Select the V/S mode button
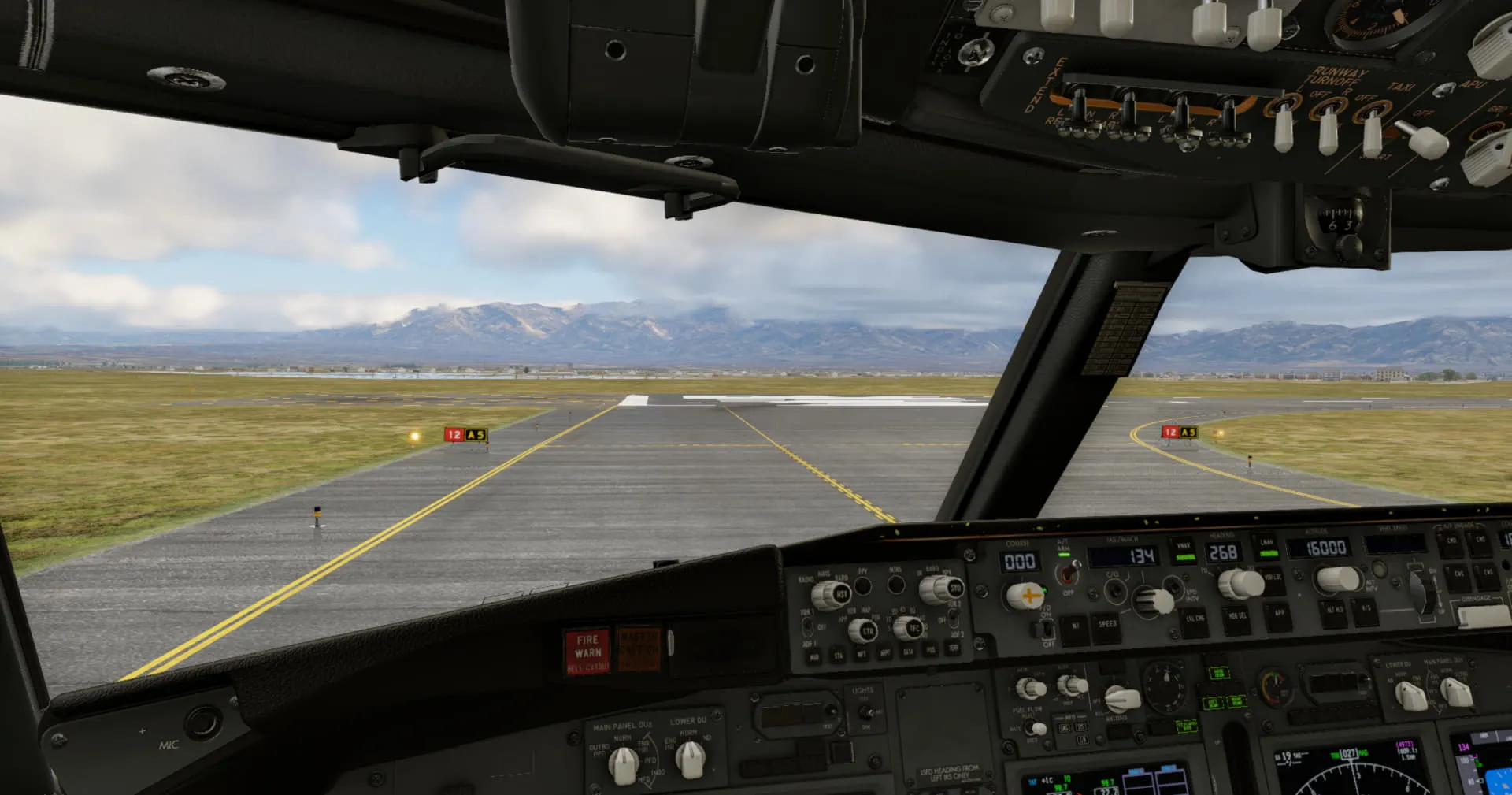Screen dimensions: 1512x795 click(1366, 608)
